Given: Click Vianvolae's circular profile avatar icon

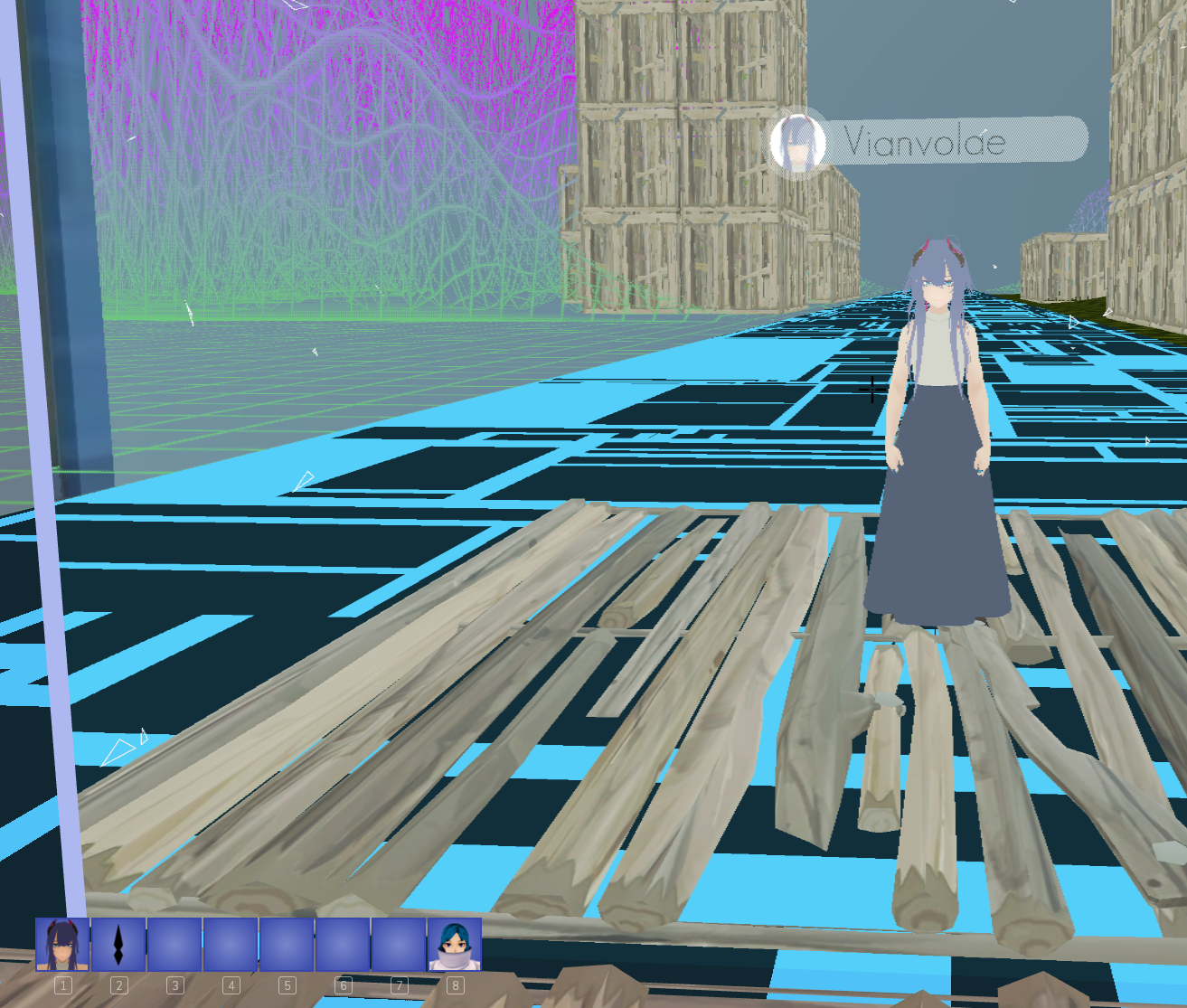Looking at the screenshot, I should 799,142.
